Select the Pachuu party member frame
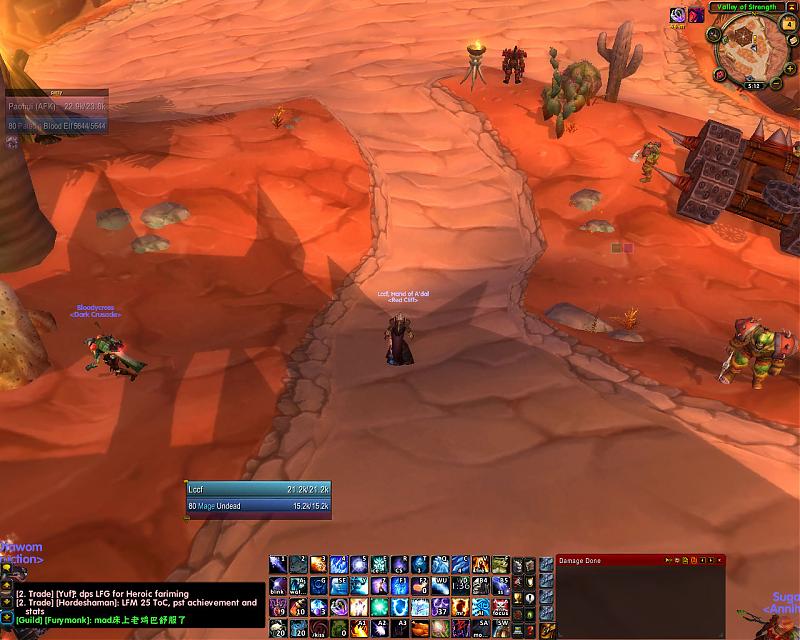This screenshot has width=800, height=640. coord(56,104)
